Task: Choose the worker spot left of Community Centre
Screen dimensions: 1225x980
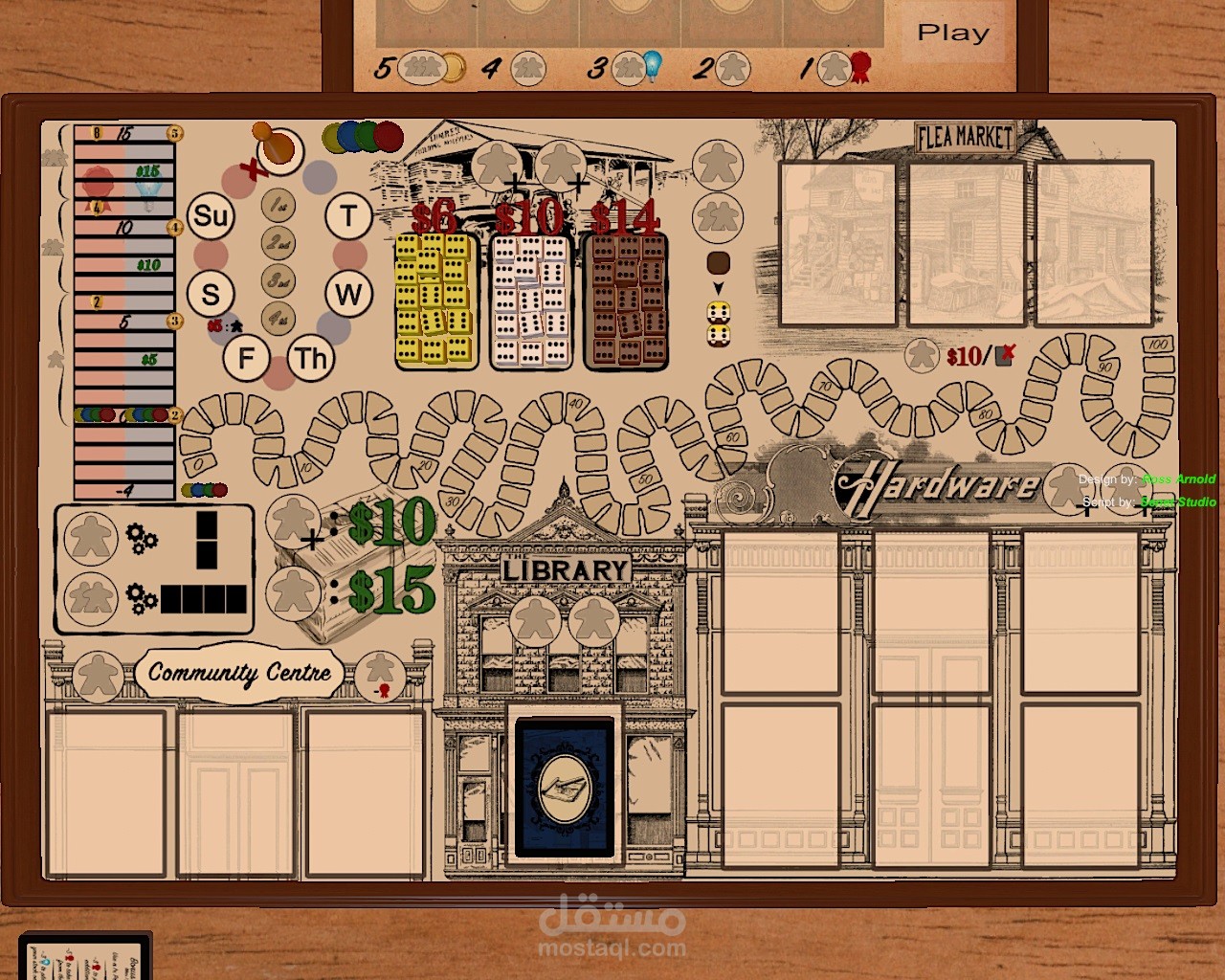Action: coord(98,675)
